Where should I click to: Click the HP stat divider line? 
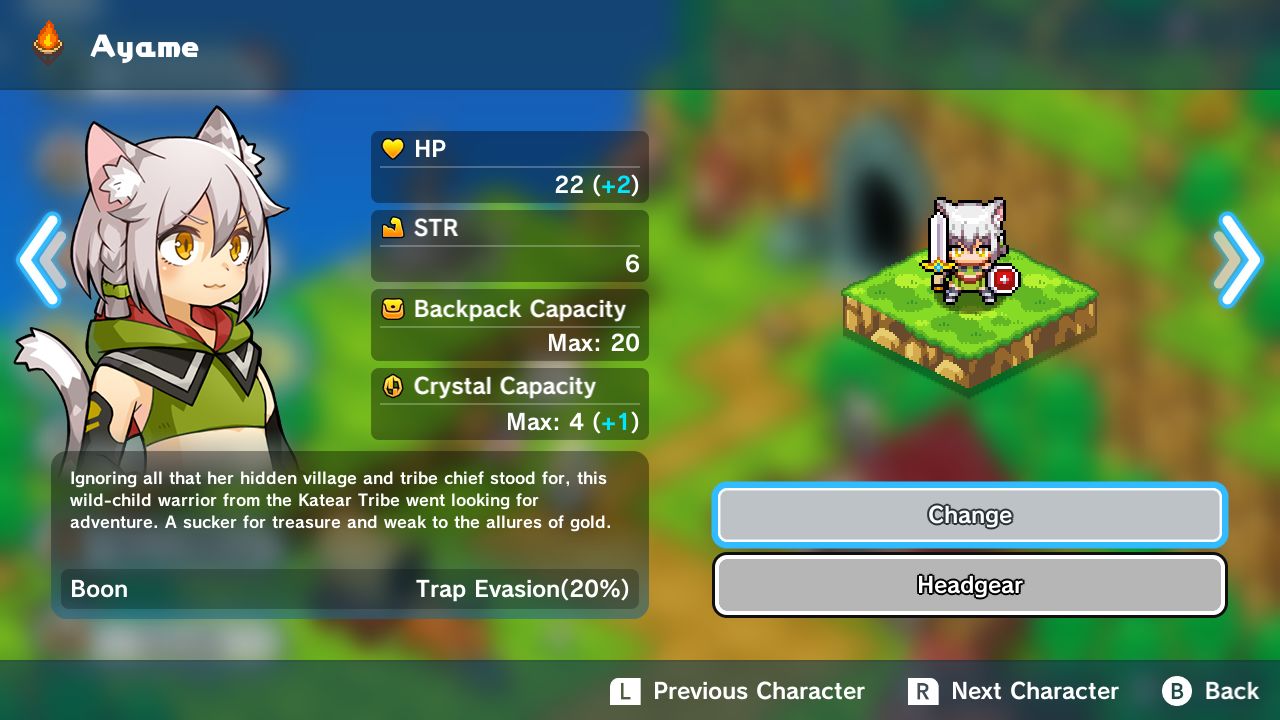[510, 165]
